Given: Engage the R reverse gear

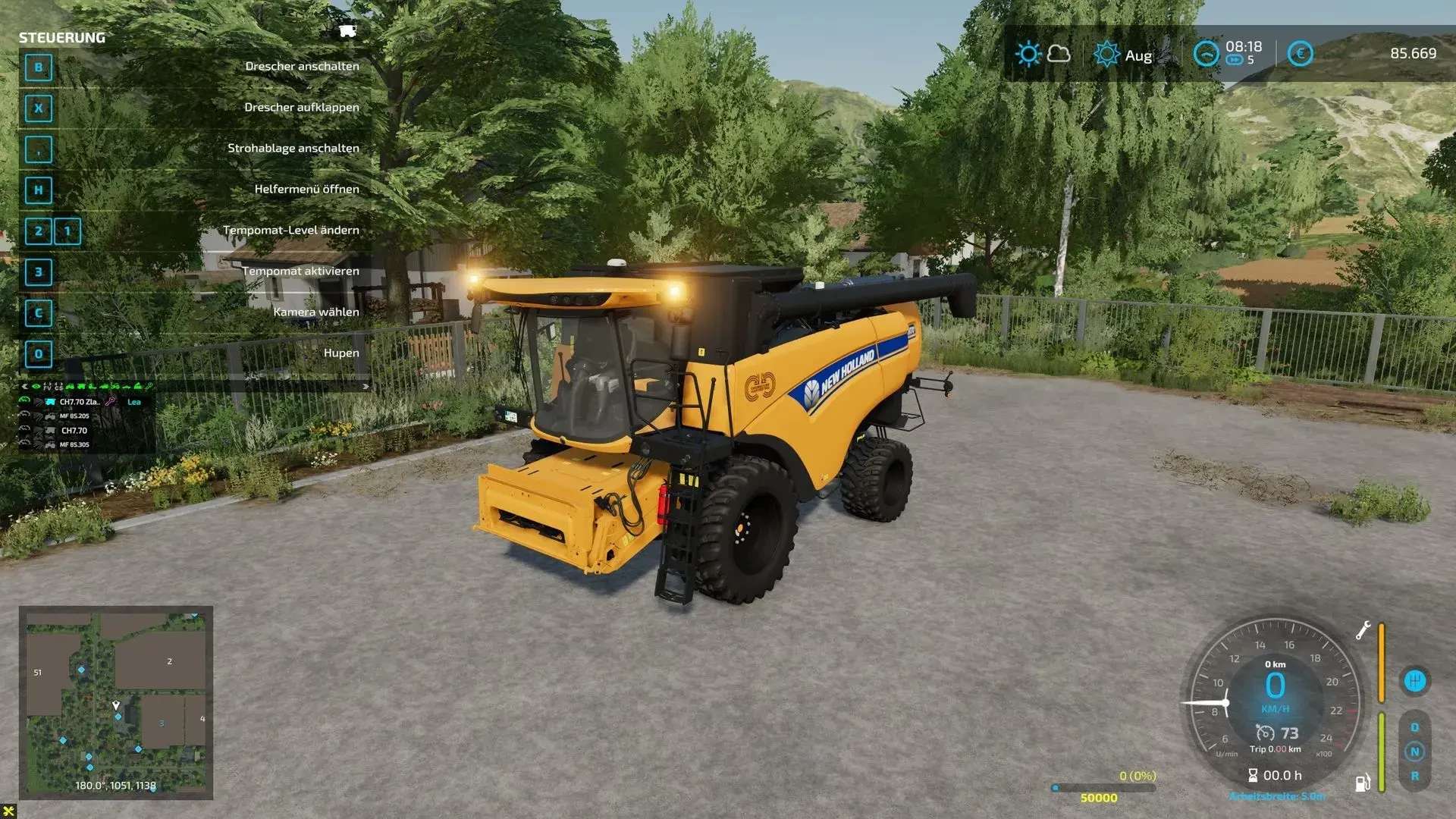Looking at the screenshot, I should click(1414, 777).
